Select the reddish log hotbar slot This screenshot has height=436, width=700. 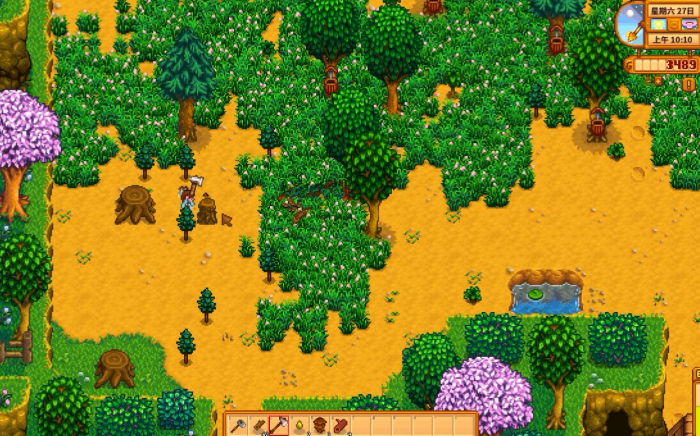click(x=340, y=426)
